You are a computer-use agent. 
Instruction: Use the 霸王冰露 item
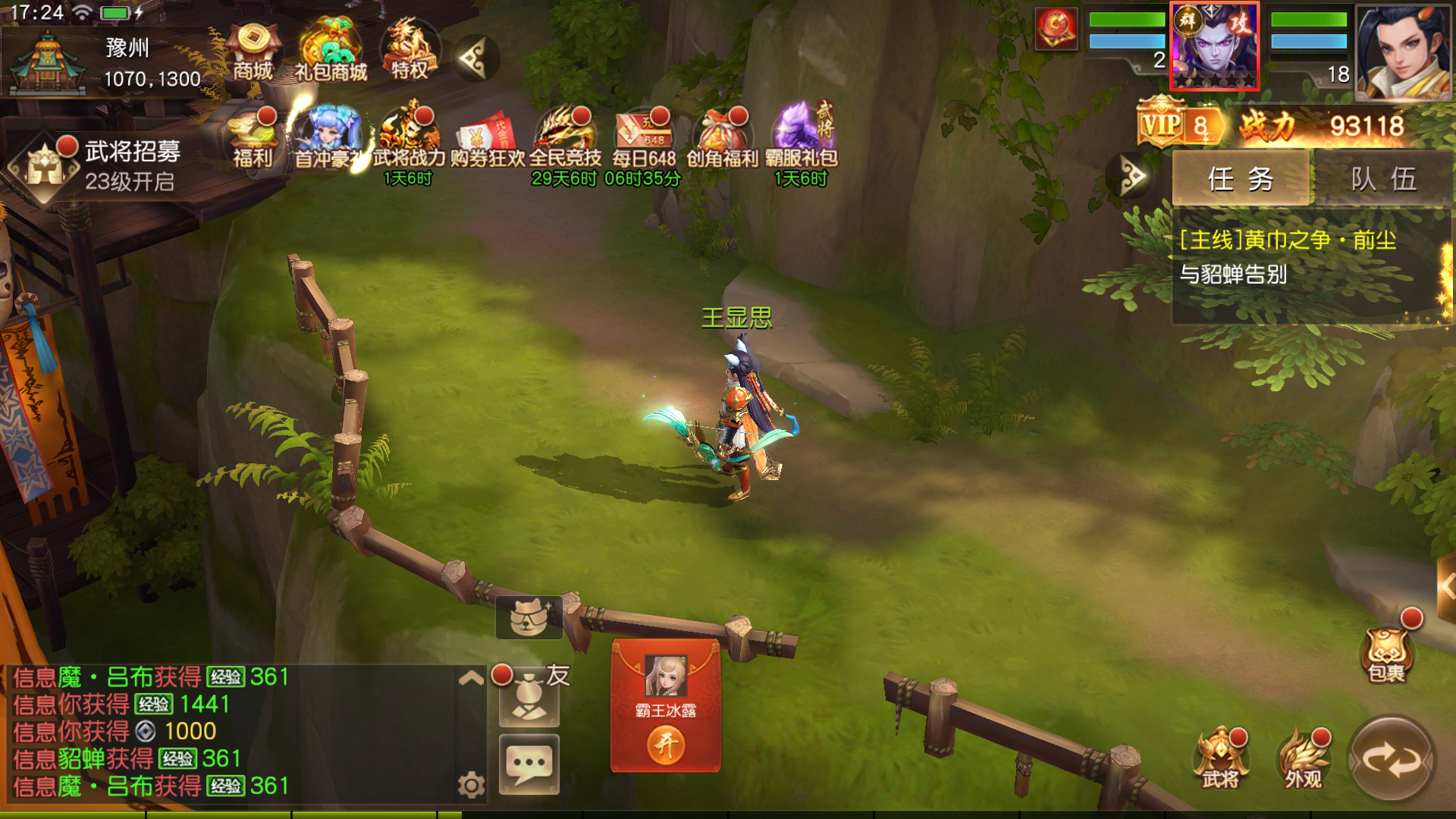click(x=666, y=745)
